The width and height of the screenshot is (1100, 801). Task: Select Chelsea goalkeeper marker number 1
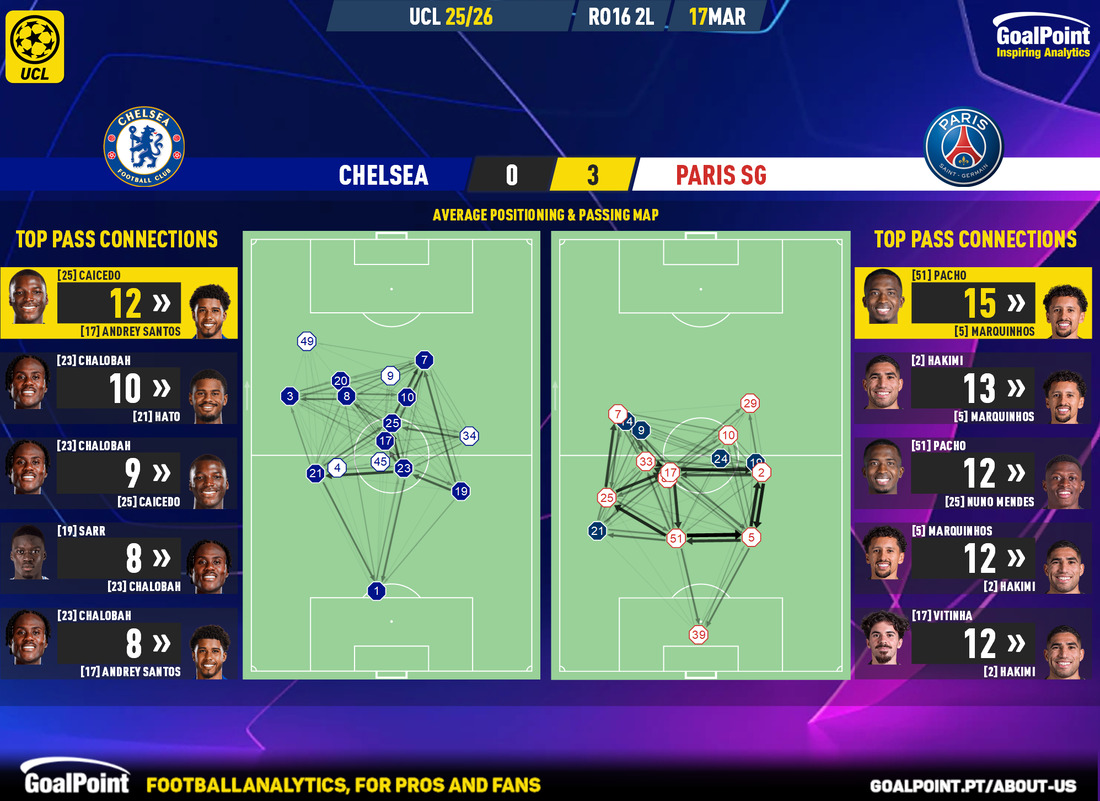[377, 591]
